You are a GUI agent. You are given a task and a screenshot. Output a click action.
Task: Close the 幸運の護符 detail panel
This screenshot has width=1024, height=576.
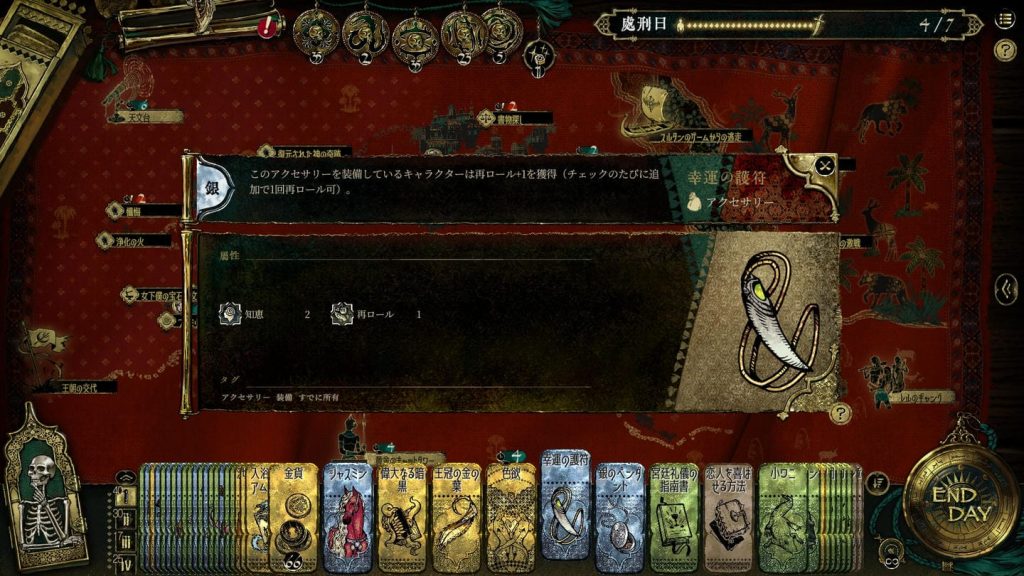point(823,167)
